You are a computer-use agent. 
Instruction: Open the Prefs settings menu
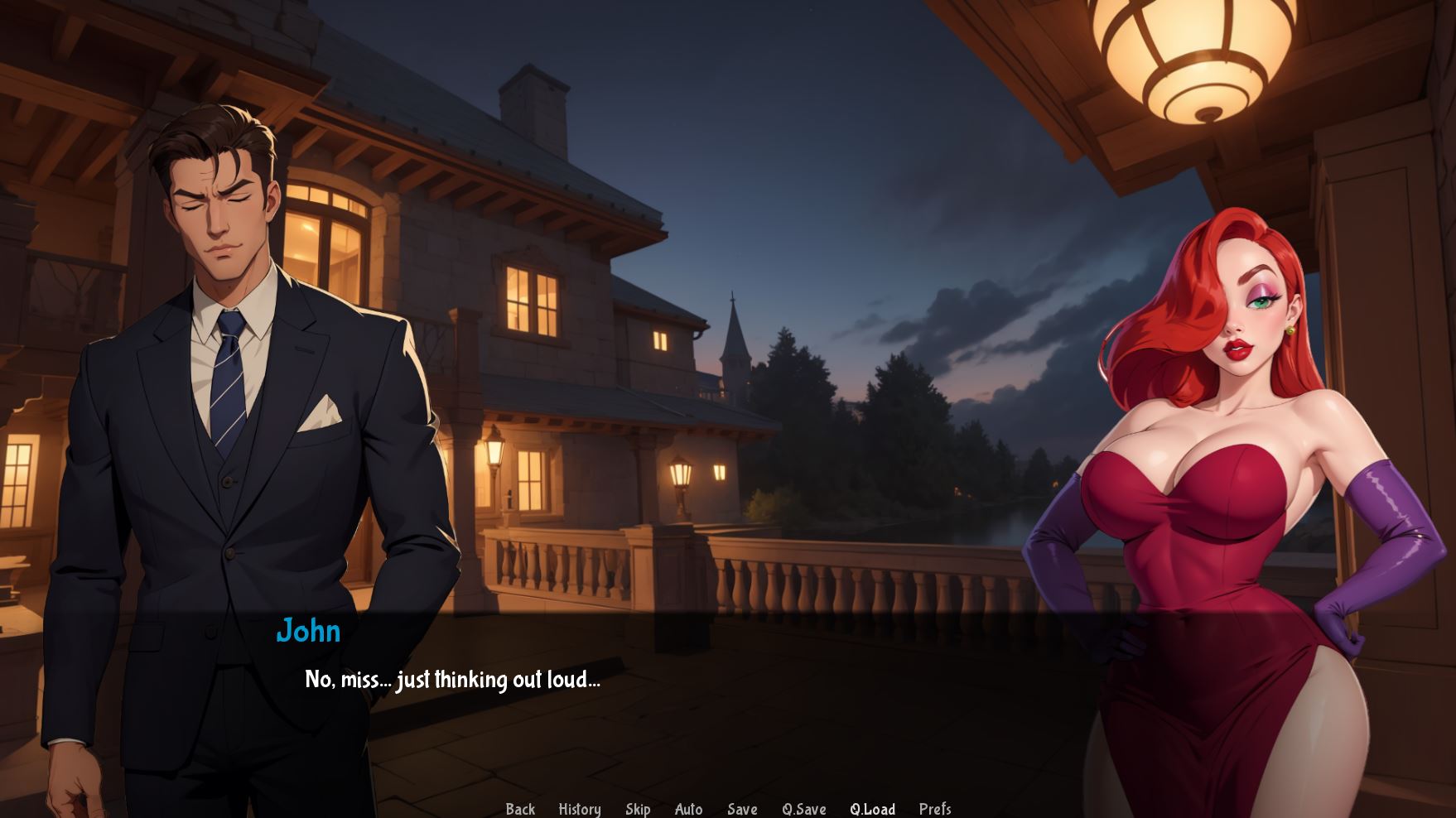935,809
